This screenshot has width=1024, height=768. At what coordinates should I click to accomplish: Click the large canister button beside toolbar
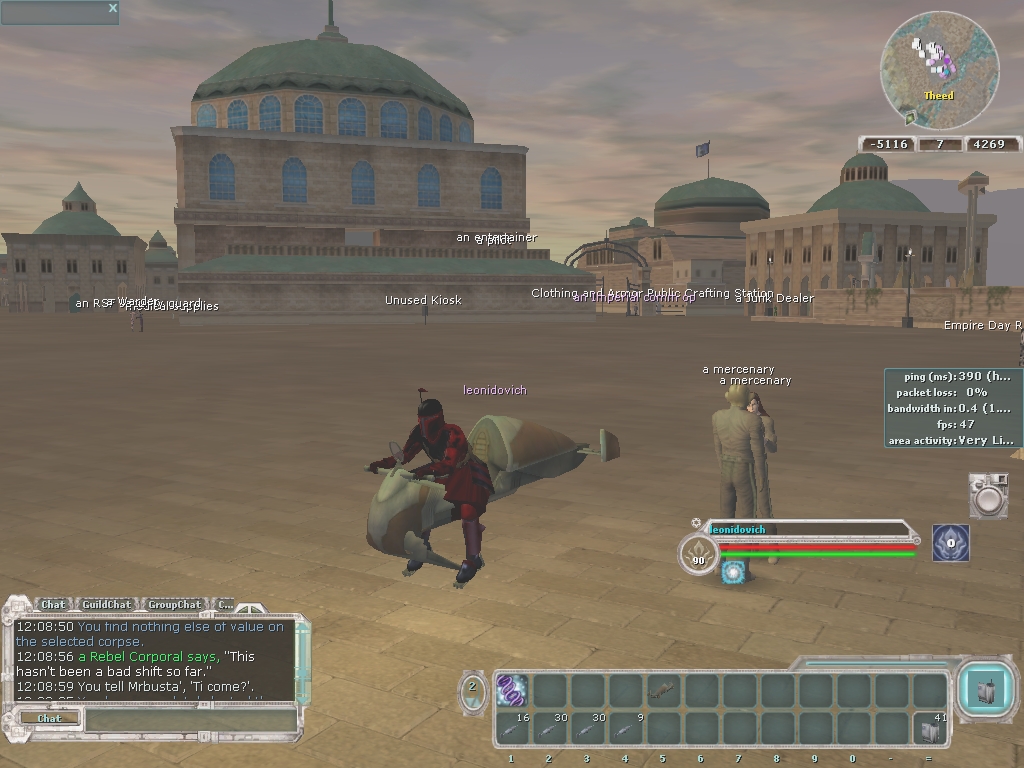[986, 690]
